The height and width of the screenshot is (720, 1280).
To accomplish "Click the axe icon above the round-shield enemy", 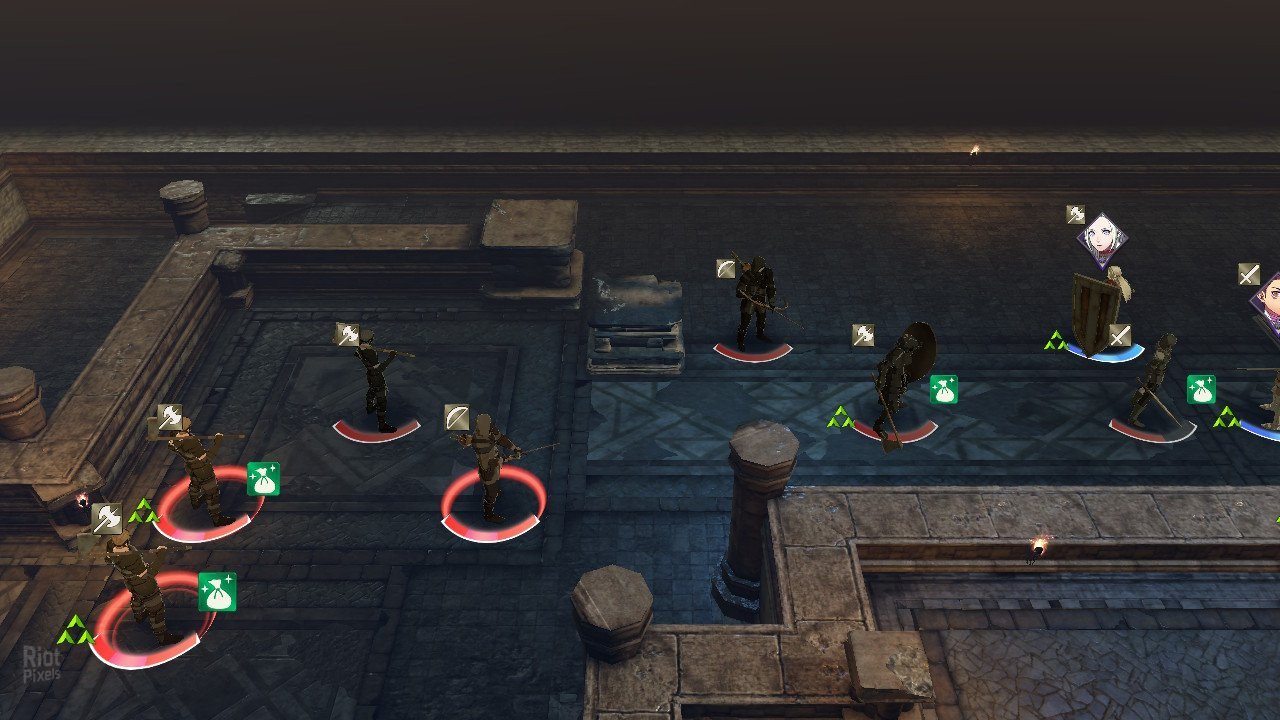I will pos(863,335).
